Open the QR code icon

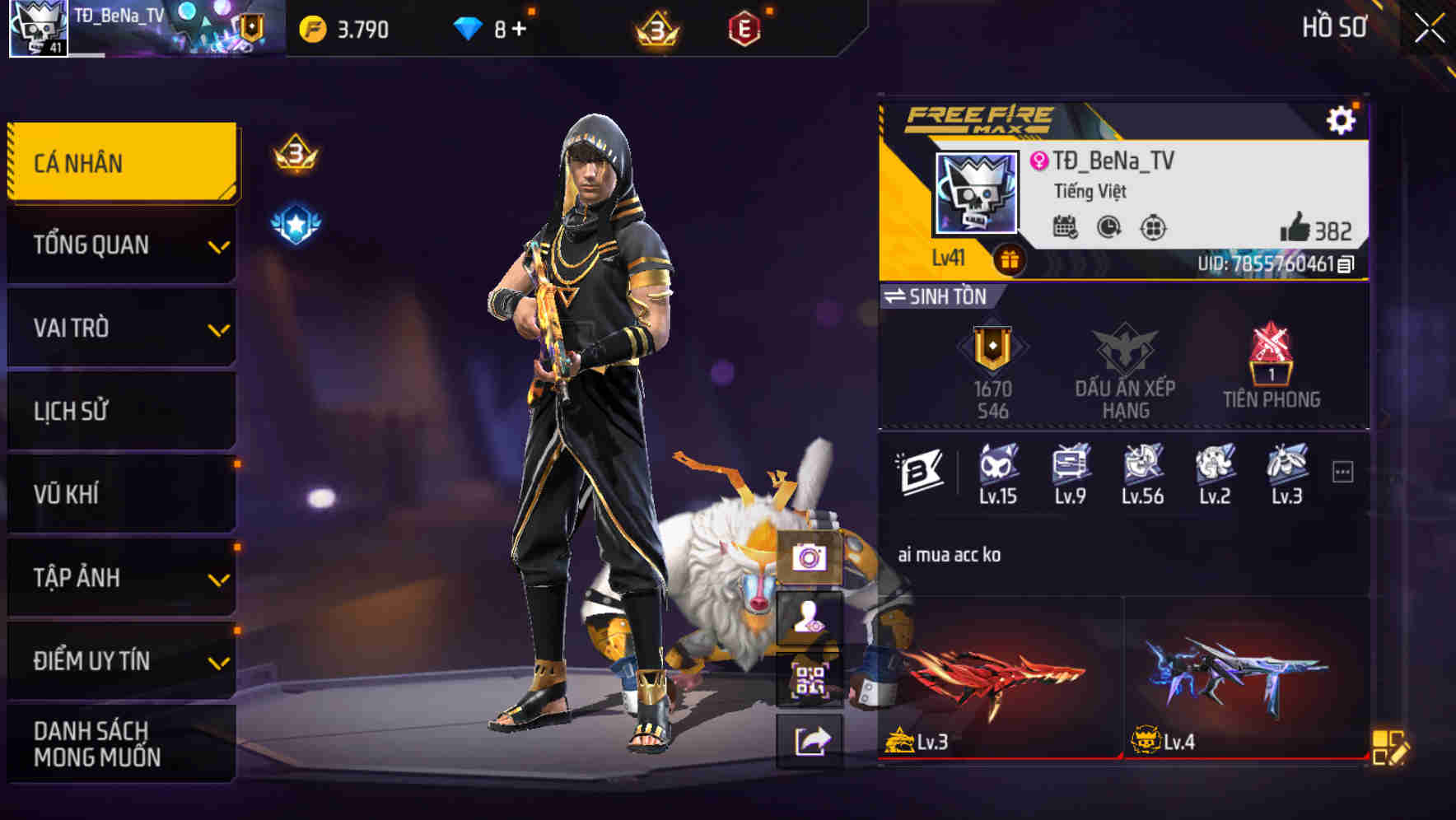[x=811, y=680]
